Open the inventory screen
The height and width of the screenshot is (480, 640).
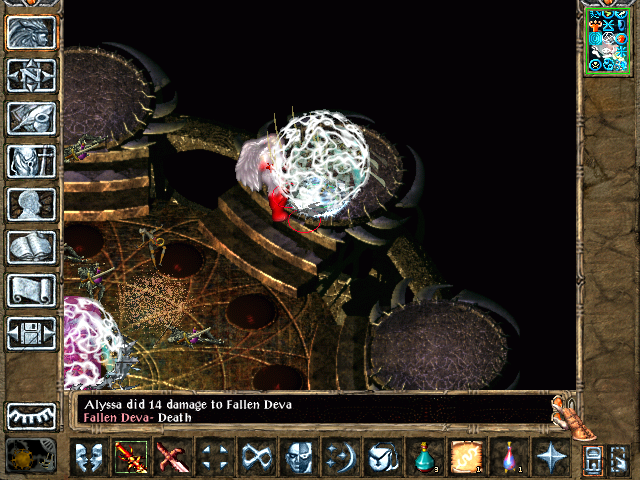(x=31, y=161)
